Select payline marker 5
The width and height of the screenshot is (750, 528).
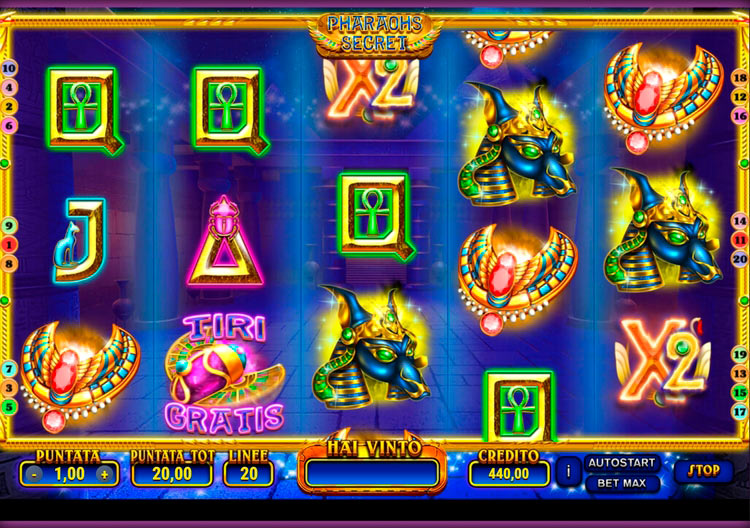pos(9,406)
